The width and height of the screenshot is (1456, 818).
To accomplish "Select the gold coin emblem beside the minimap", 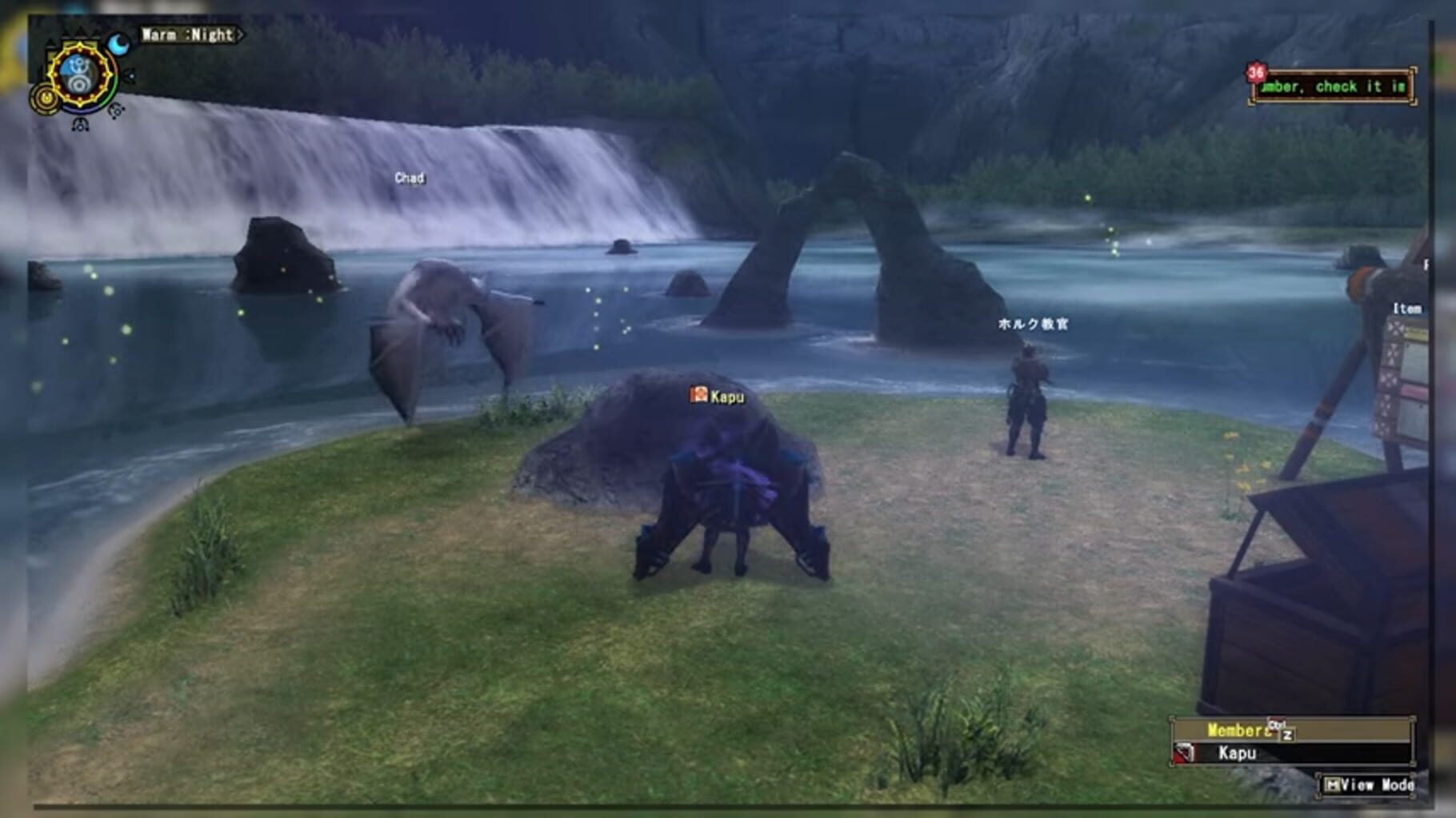I will click(45, 98).
